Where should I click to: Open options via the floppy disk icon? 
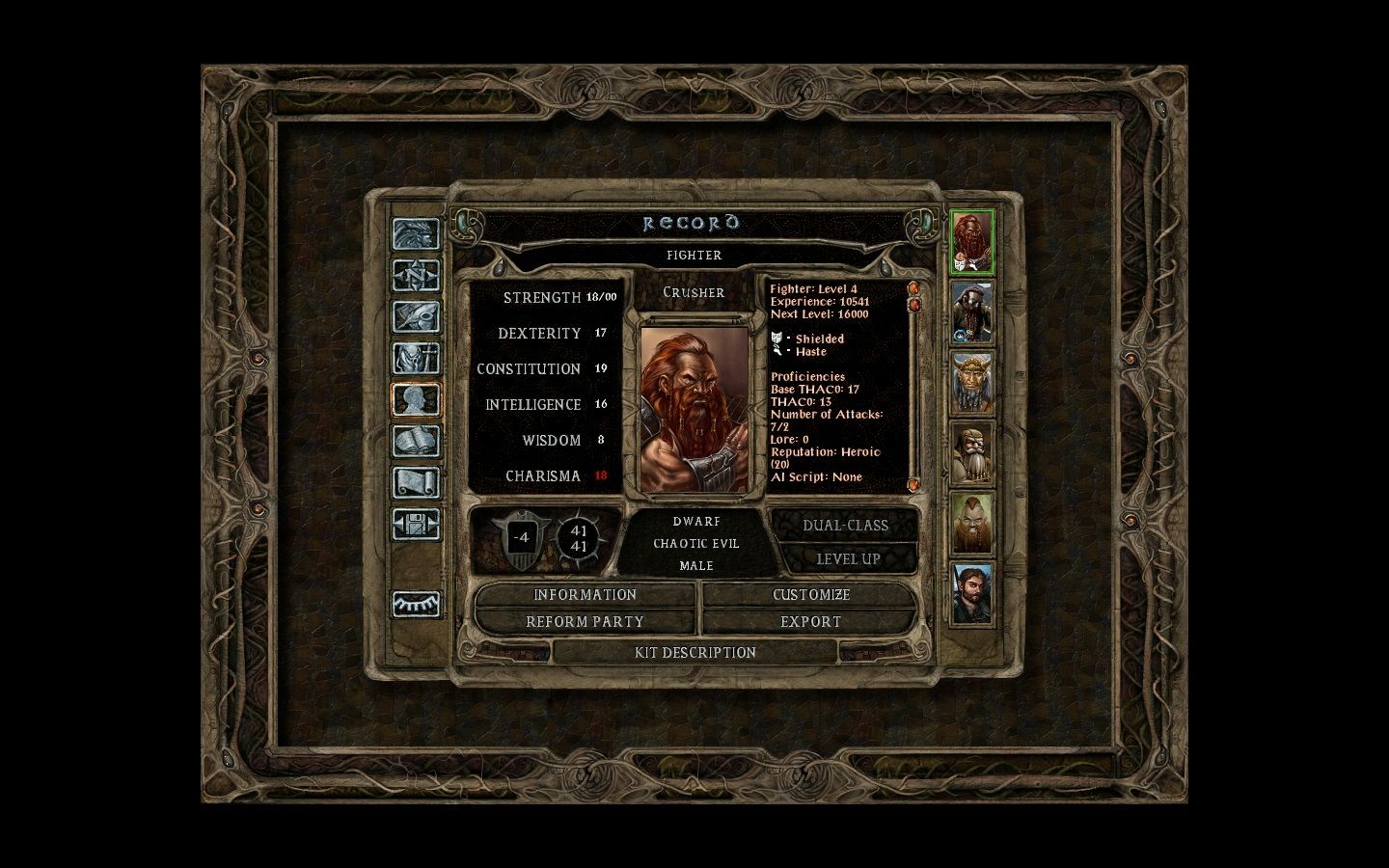(x=416, y=525)
